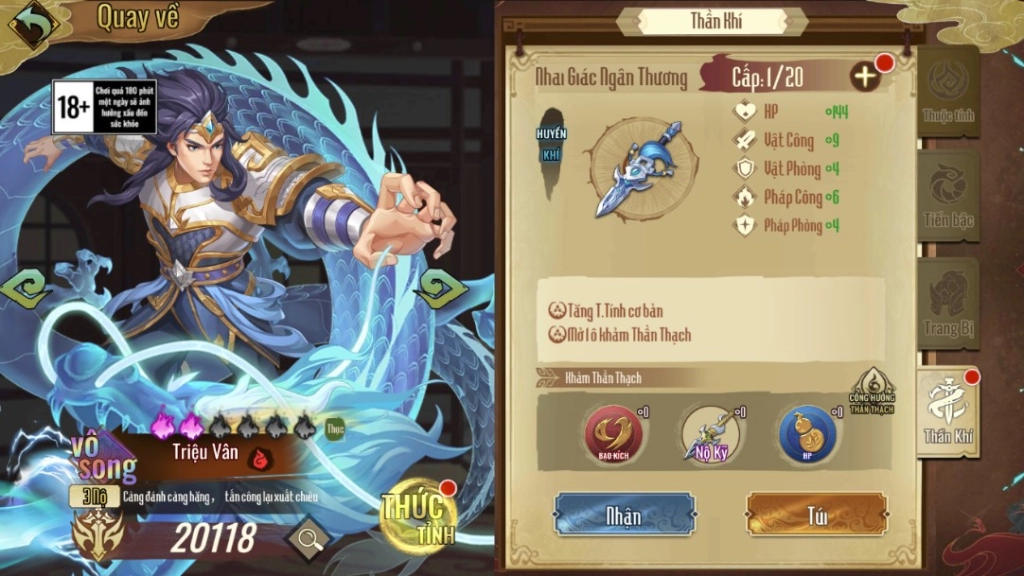1024x576 pixels.
Task: Inspect hero with the magnifying glass icon
Action: coord(309,540)
